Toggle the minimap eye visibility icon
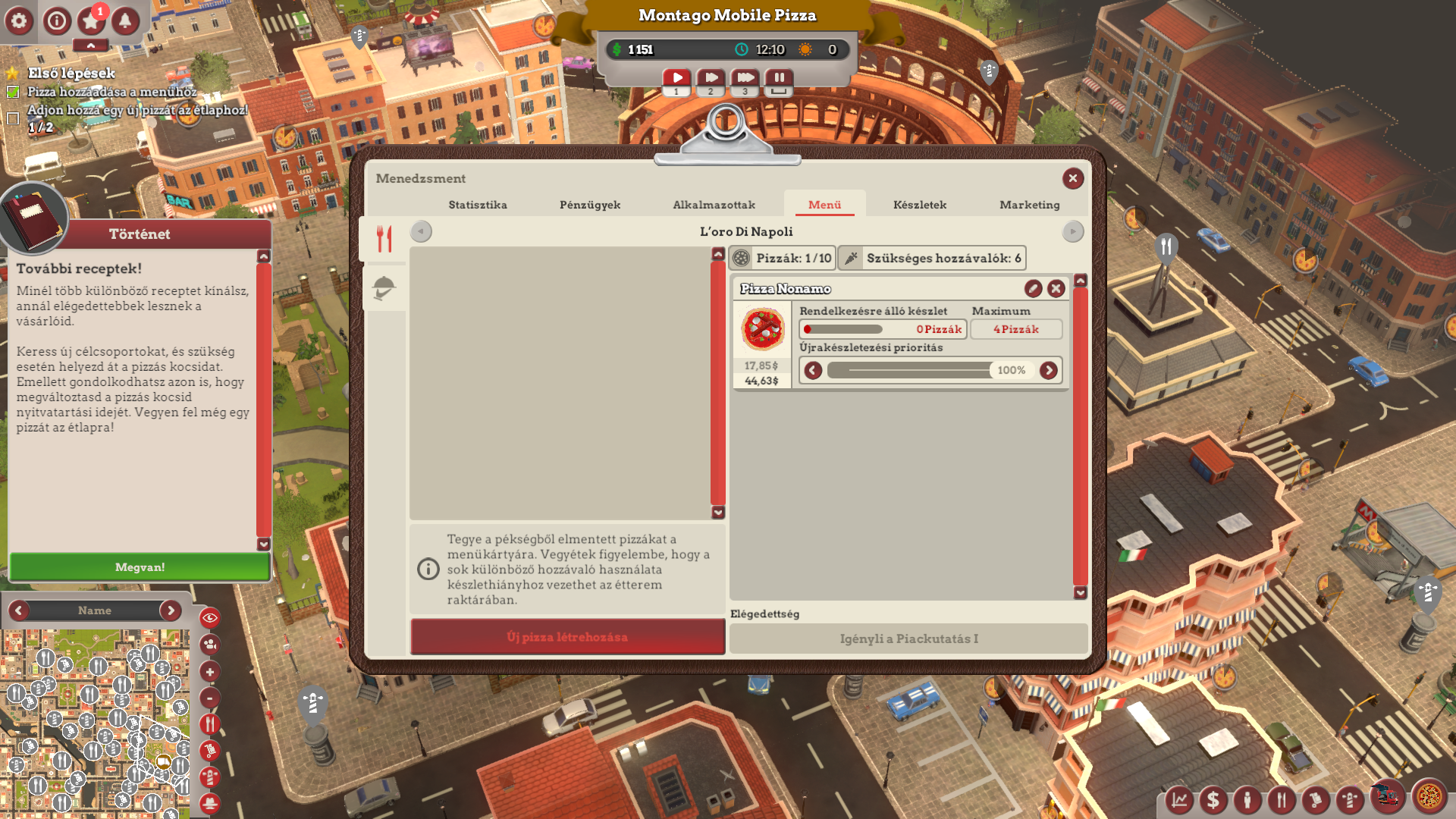The image size is (1456, 819). click(210, 618)
